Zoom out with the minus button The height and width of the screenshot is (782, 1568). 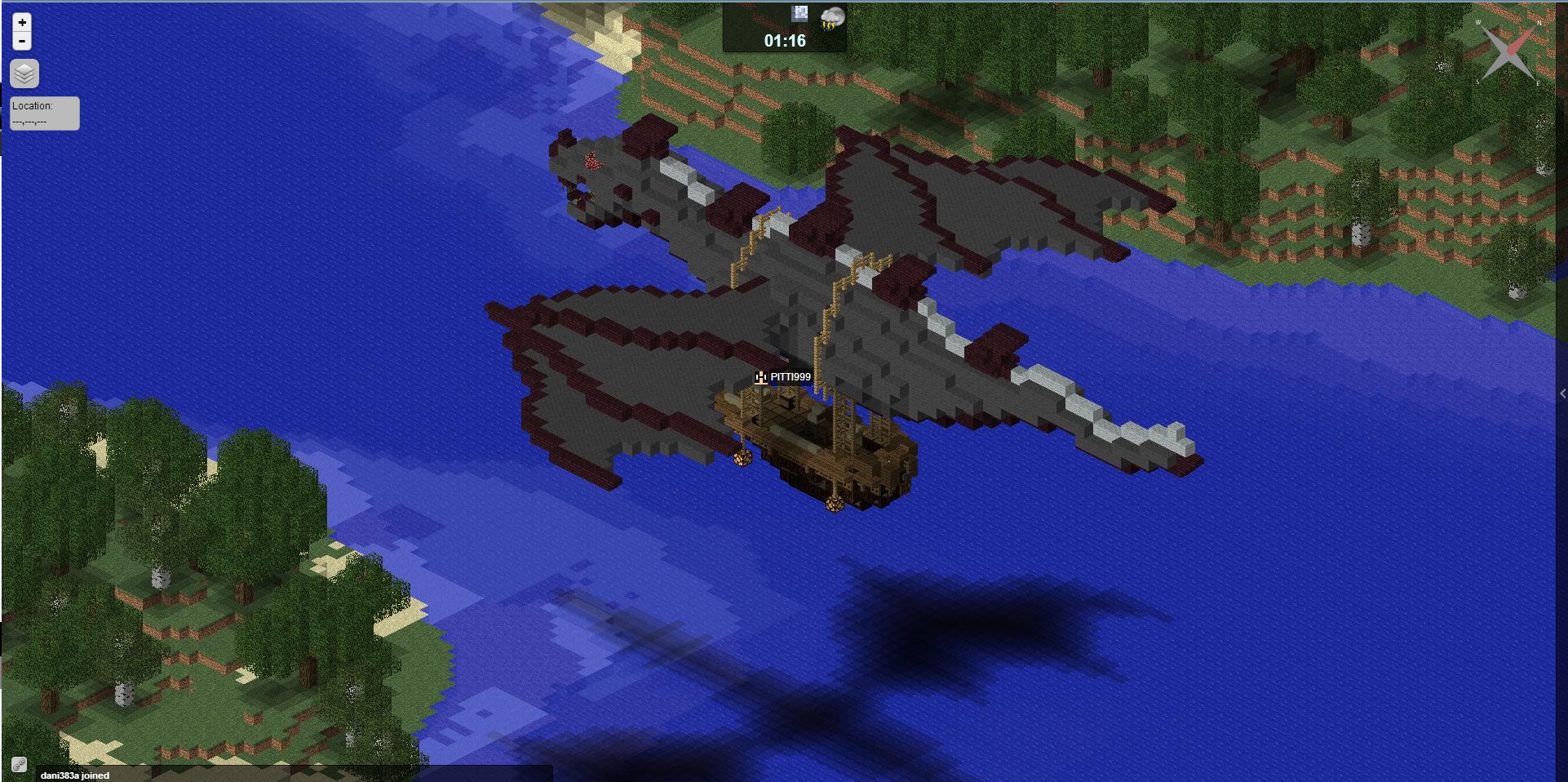point(22,41)
